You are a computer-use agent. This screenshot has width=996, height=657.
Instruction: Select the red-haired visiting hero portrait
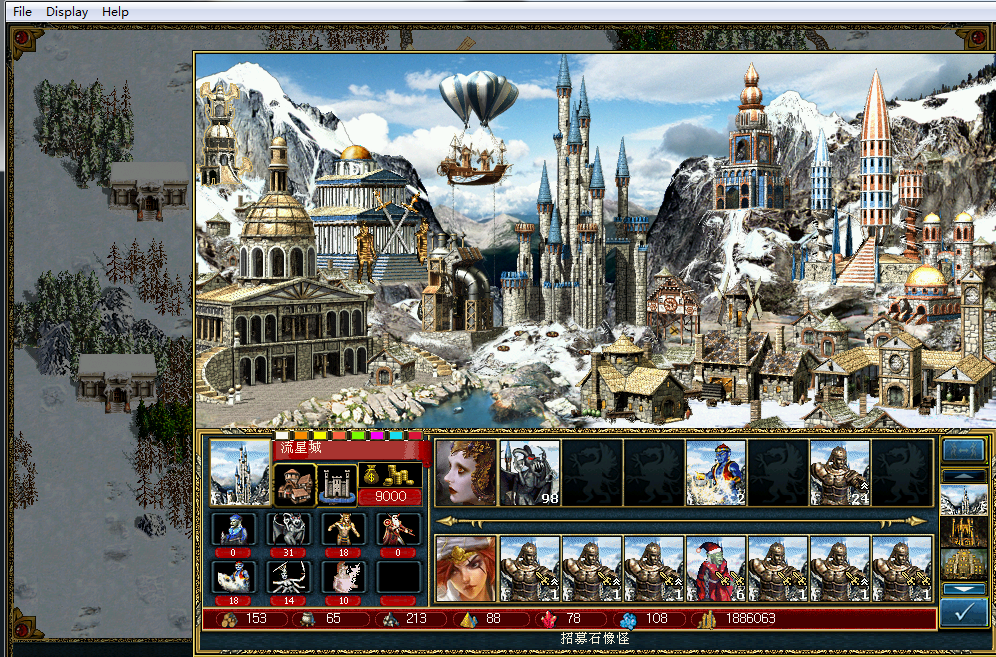pyautogui.click(x=465, y=568)
